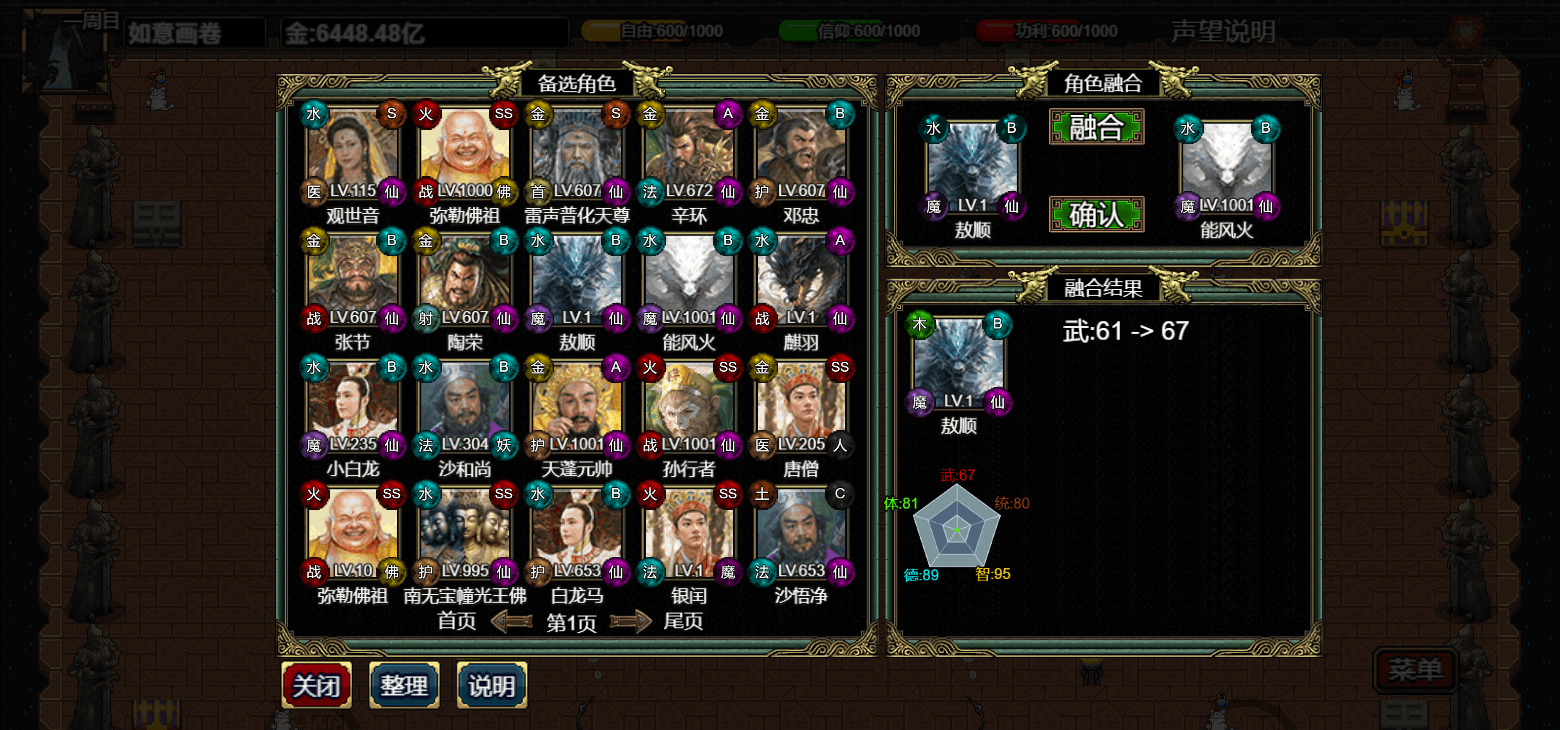Click the 战 role icon on 张节
The image size is (1560, 730).
pos(313,320)
